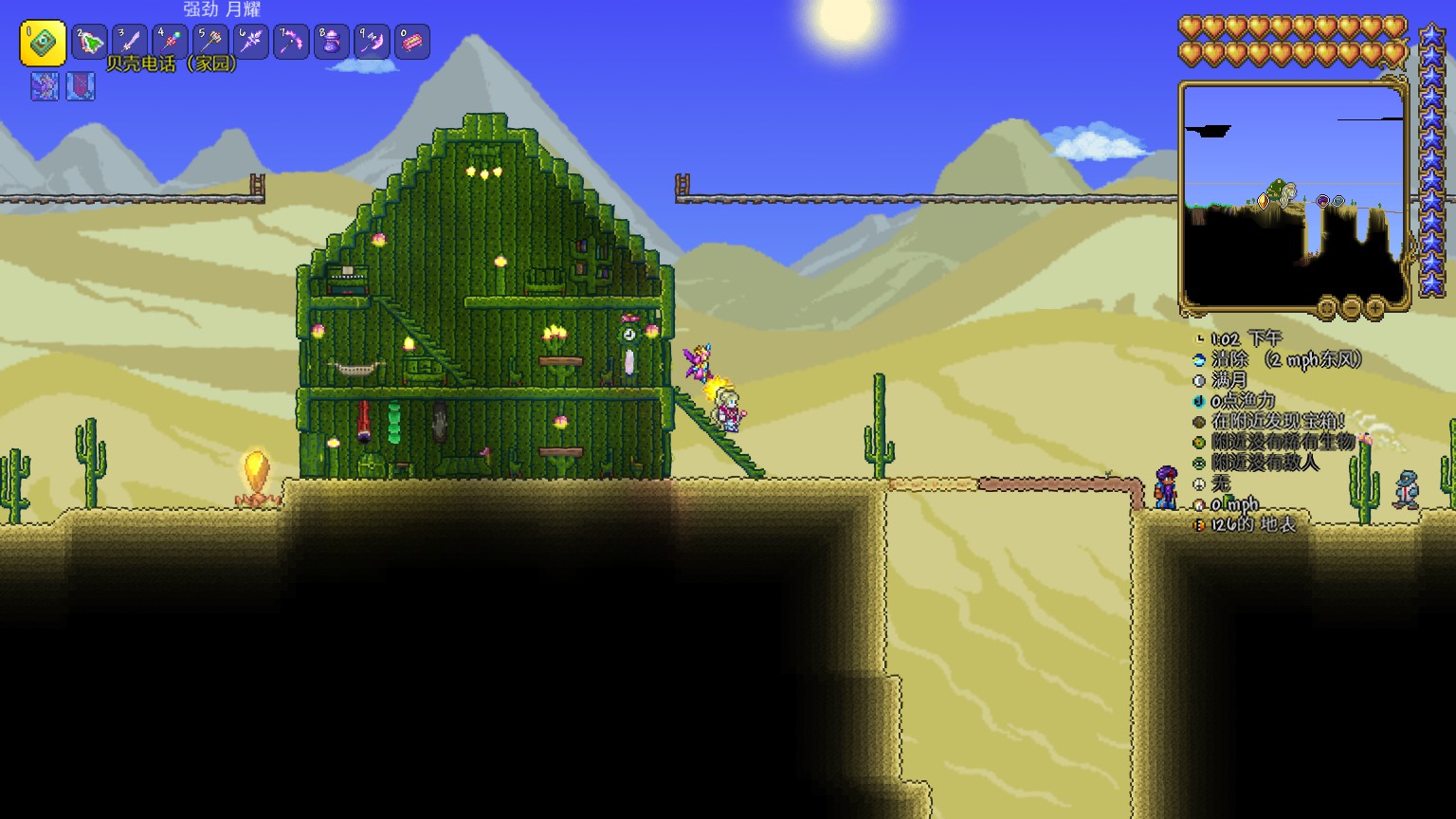Equip the golden hammer in slot 5
This screenshot has width=1456, height=819.
[210, 43]
